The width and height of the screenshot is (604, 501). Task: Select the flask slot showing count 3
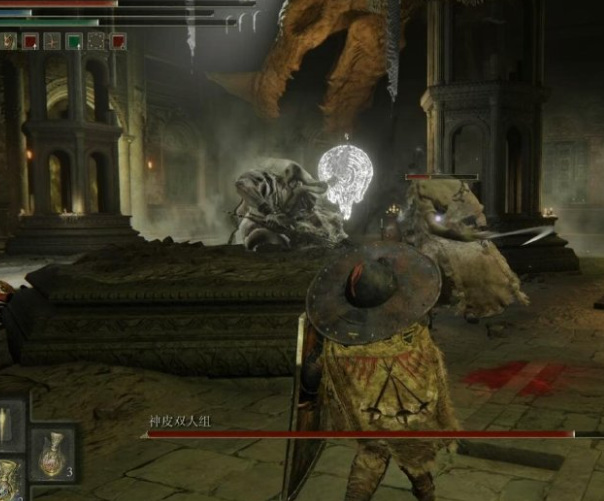(51, 453)
